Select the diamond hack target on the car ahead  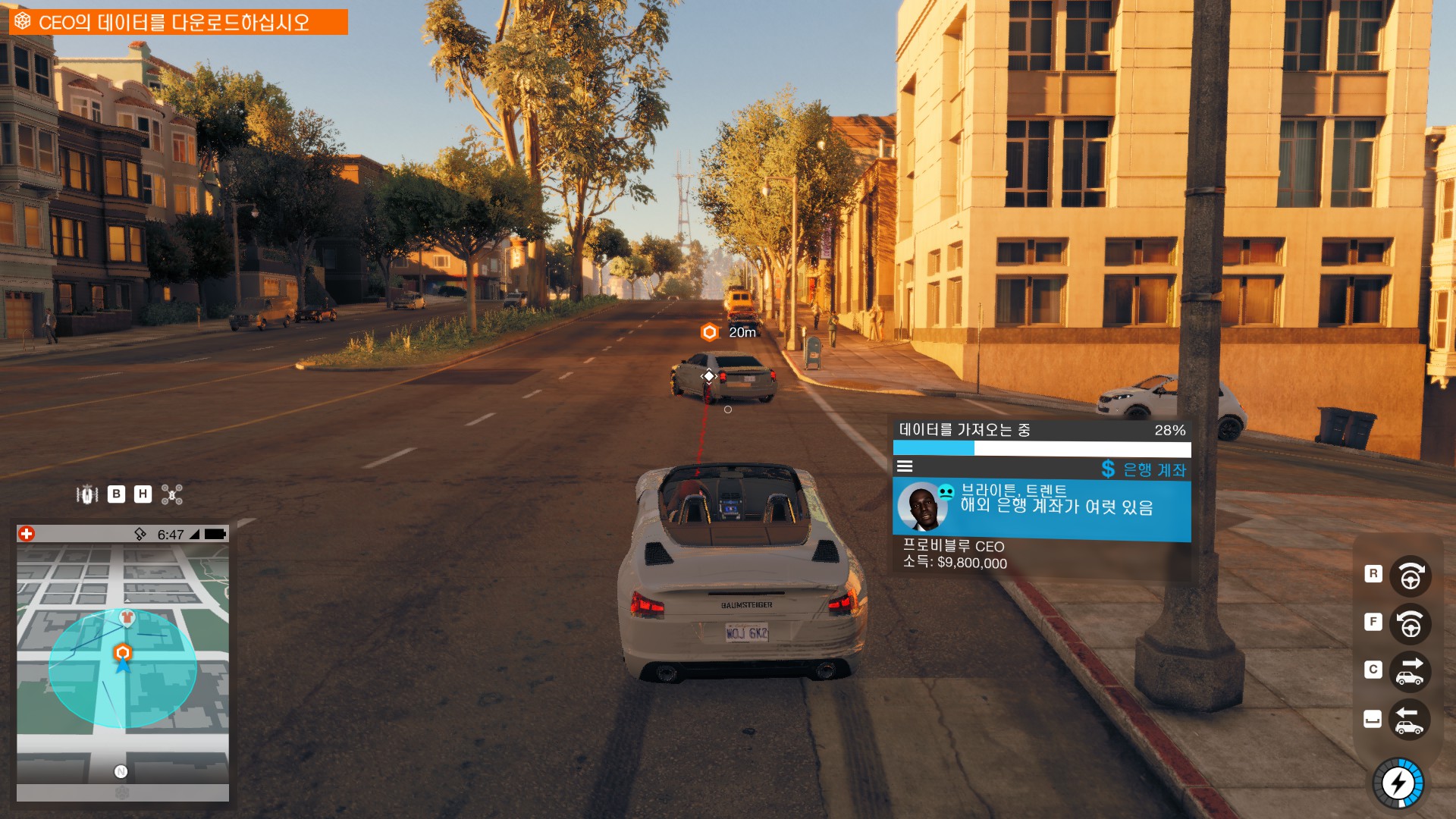click(x=708, y=376)
